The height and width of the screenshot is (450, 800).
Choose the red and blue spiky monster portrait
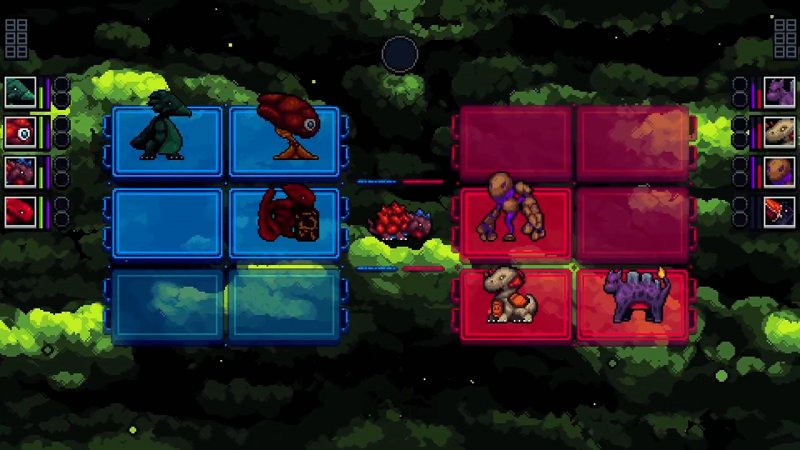pyautogui.click(x=20, y=171)
